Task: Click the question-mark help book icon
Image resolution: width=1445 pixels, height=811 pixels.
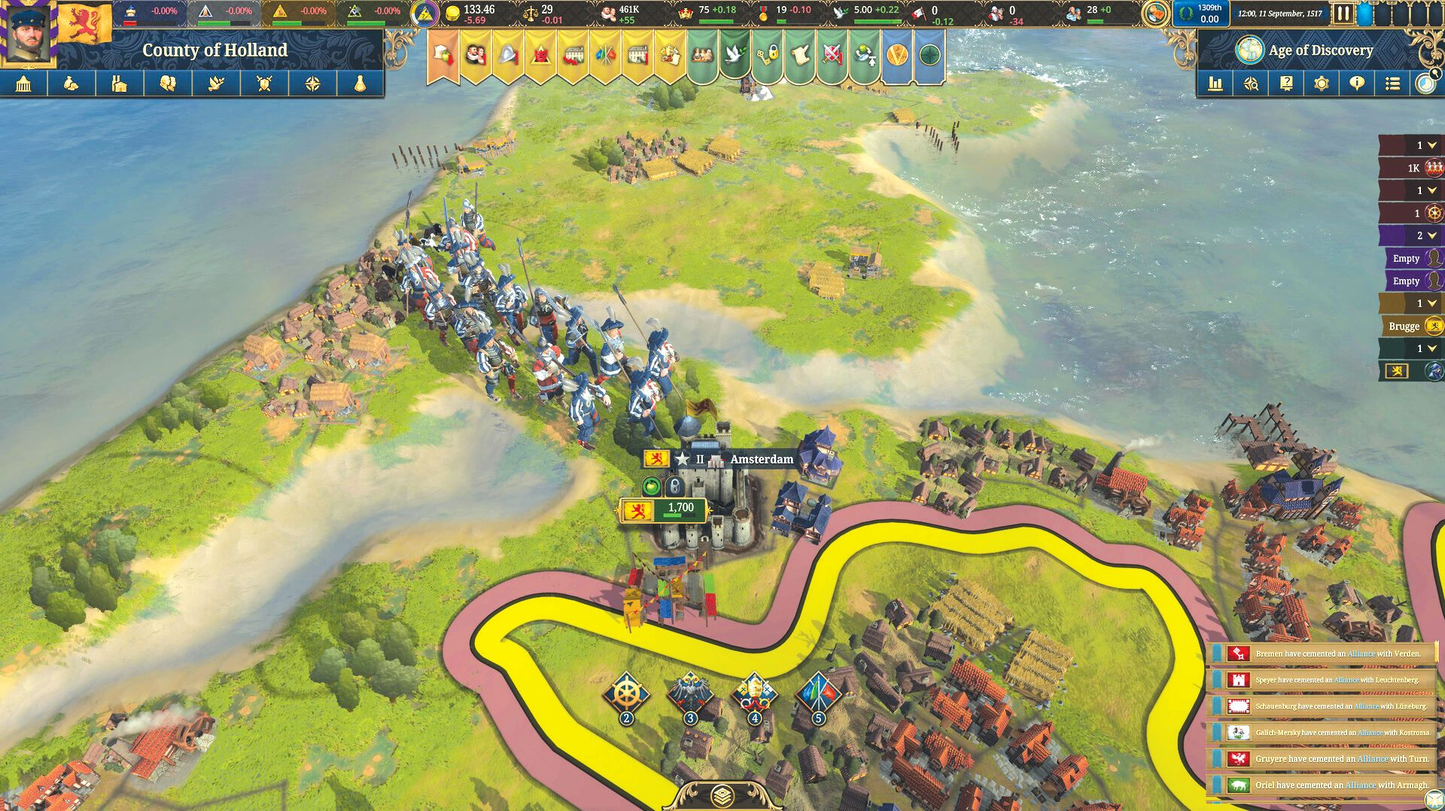Action: click(1286, 84)
